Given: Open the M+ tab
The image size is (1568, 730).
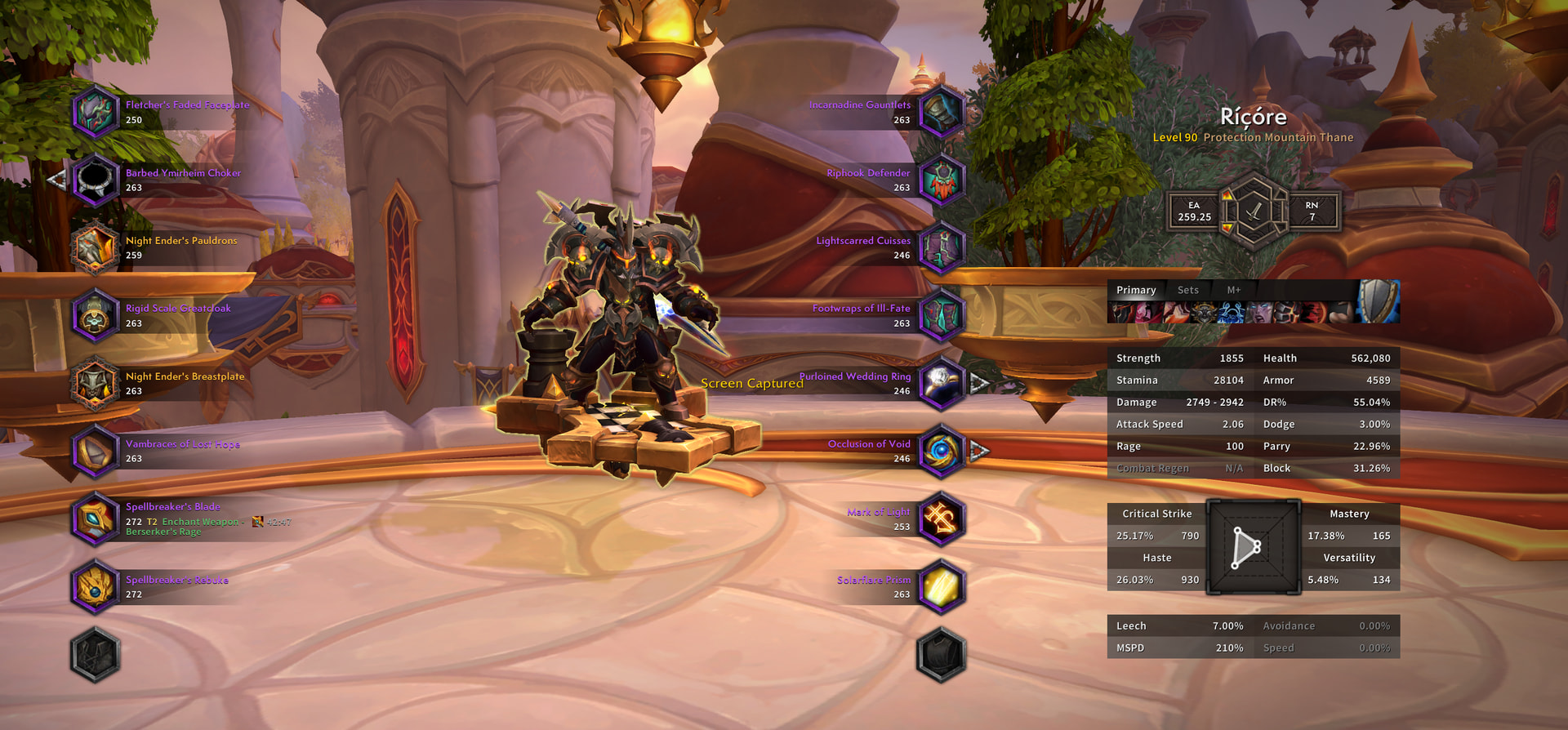Looking at the screenshot, I should point(1233,290).
